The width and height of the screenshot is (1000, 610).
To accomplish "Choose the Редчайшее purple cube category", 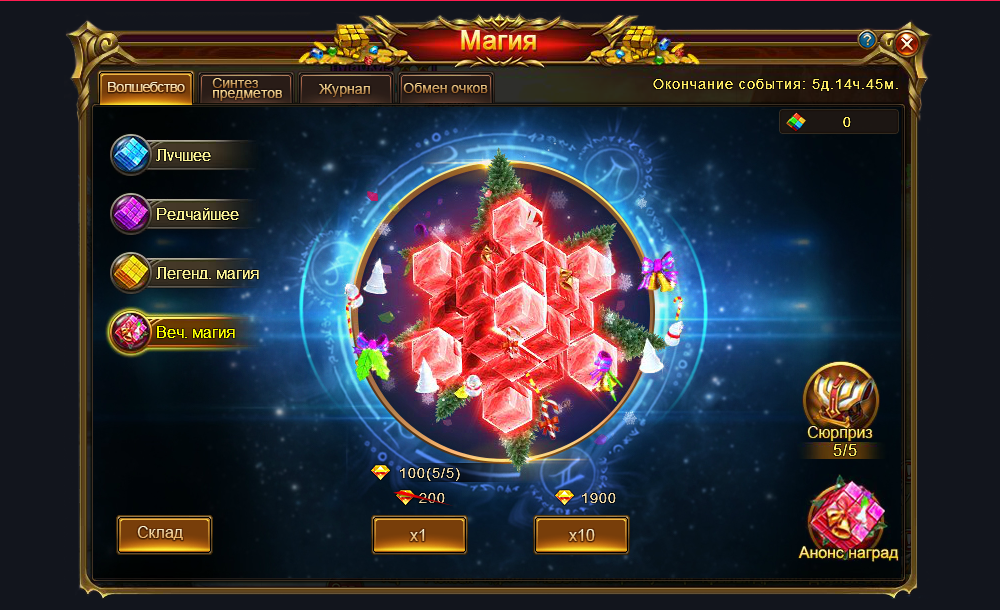I will [x=130, y=213].
